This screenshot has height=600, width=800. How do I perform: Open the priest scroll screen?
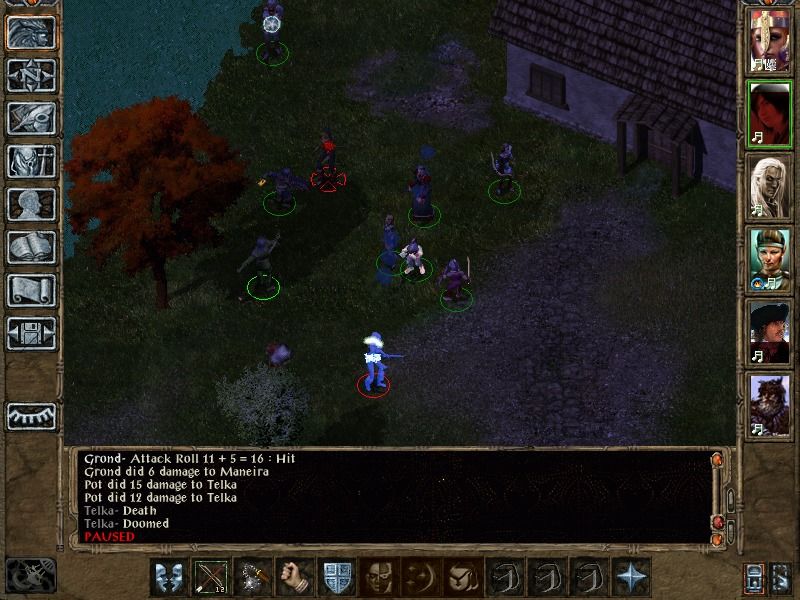tap(31, 290)
